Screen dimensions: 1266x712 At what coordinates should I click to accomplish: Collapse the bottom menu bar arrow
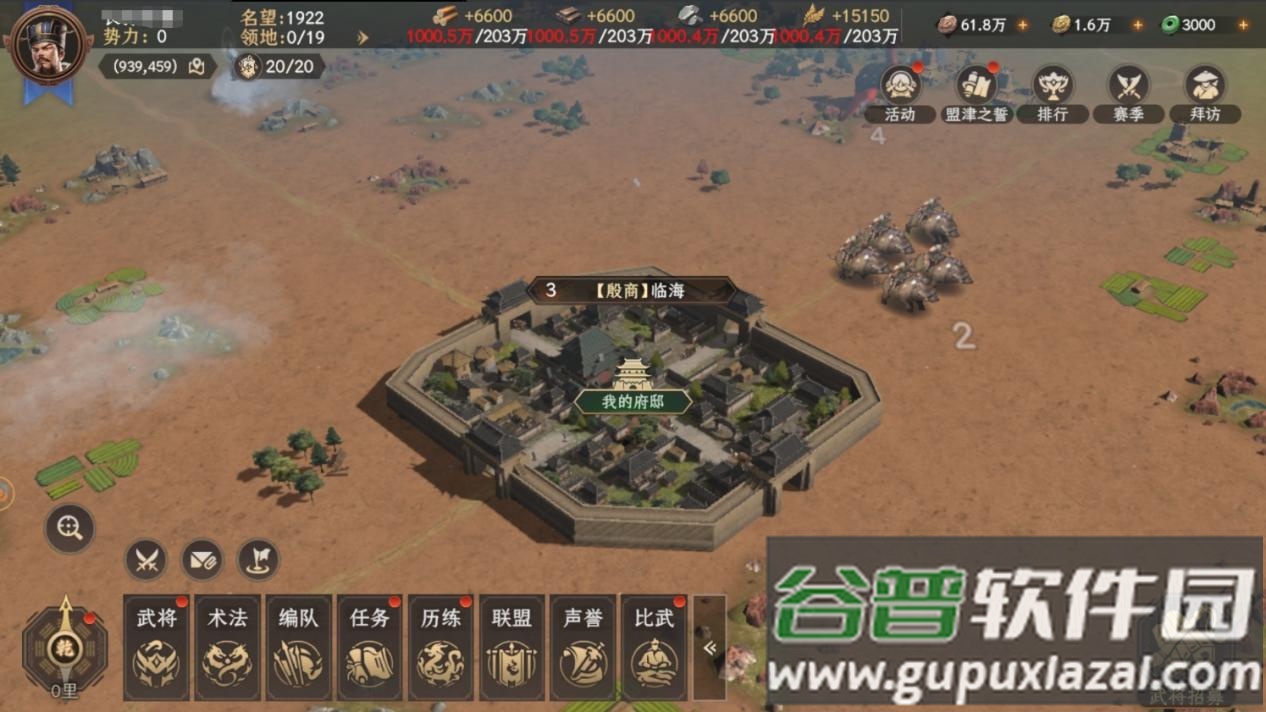710,648
